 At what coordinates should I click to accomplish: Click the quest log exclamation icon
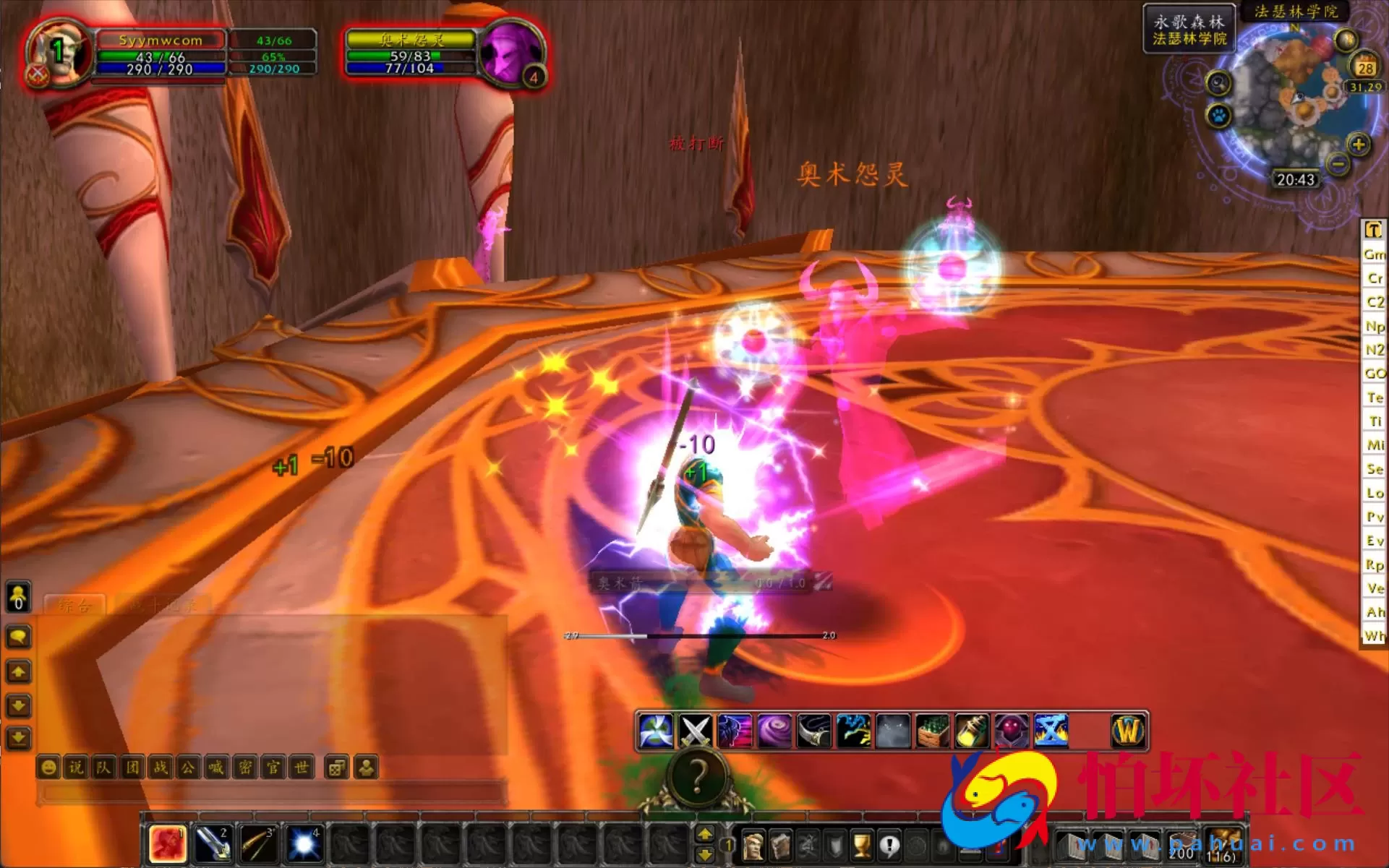pos(890,845)
